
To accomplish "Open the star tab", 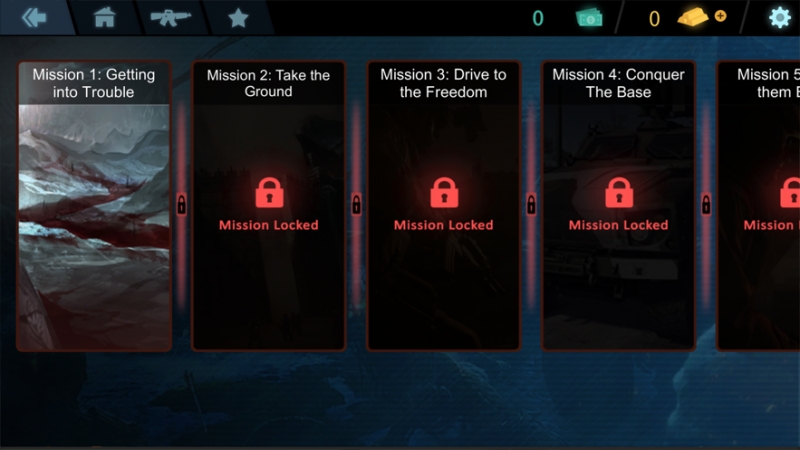I will coord(238,17).
